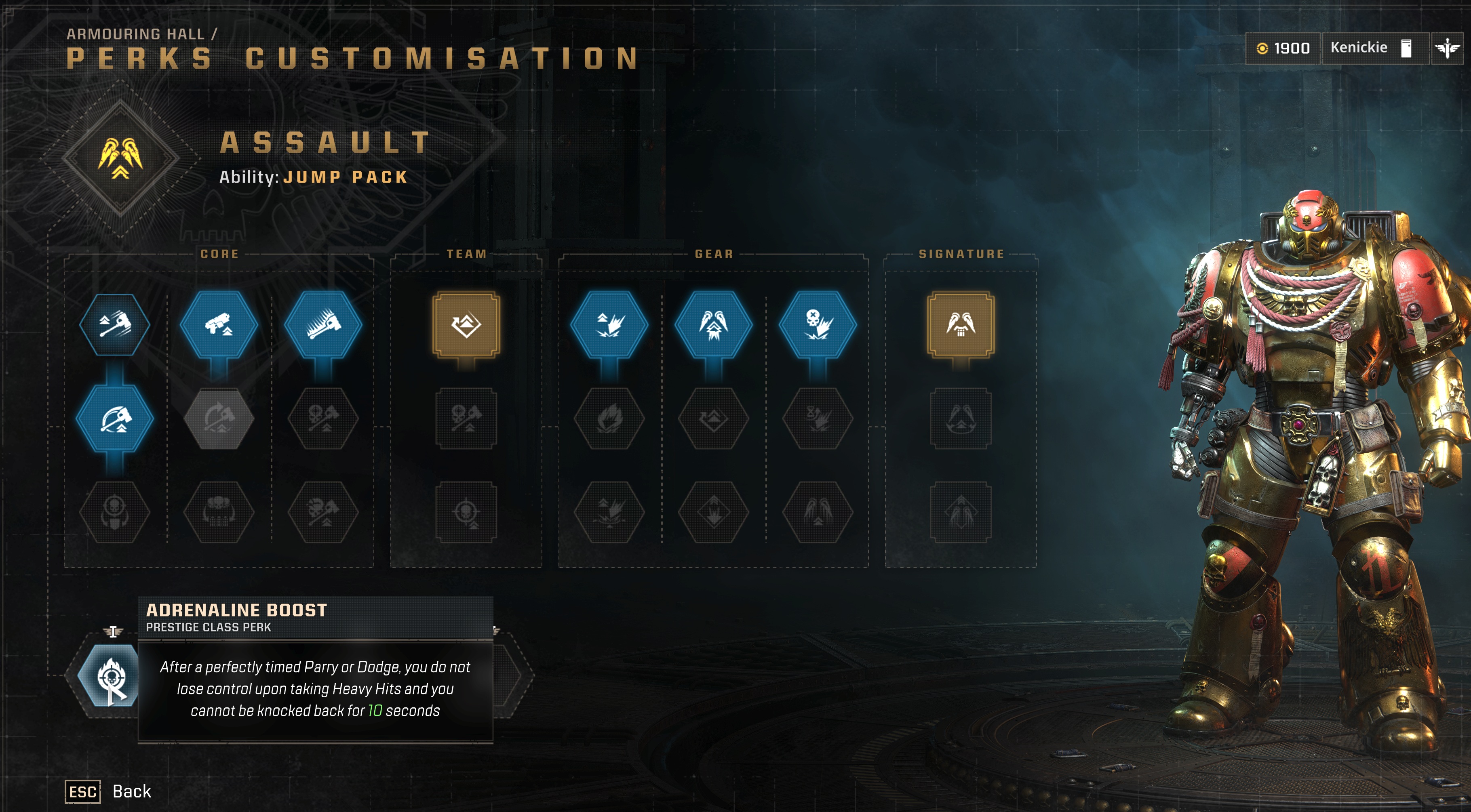Image resolution: width=1471 pixels, height=812 pixels.
Task: Toggle the locked skull targeting Team perk
Action: pos(466,511)
